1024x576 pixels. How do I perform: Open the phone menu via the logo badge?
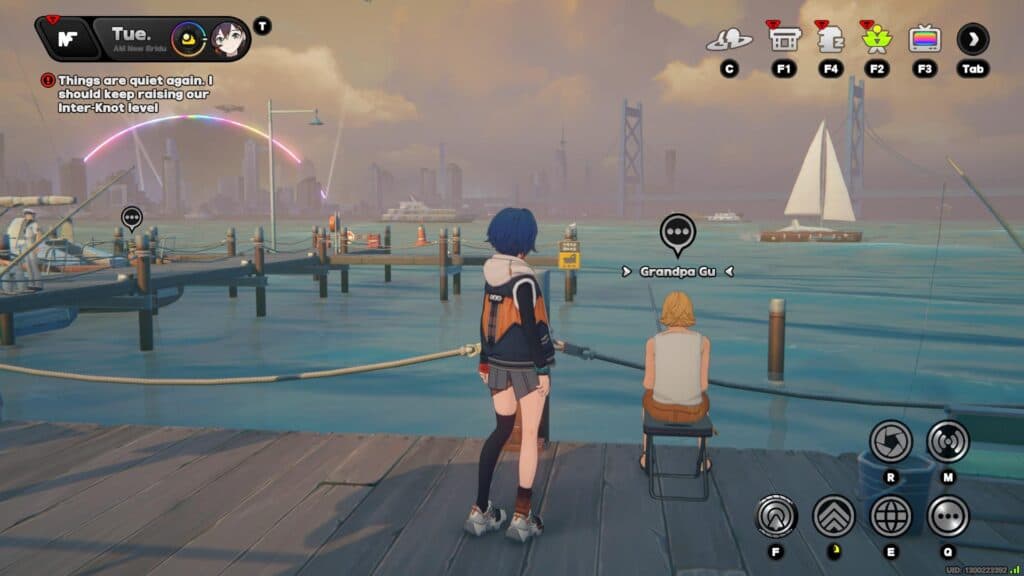[x=68, y=40]
